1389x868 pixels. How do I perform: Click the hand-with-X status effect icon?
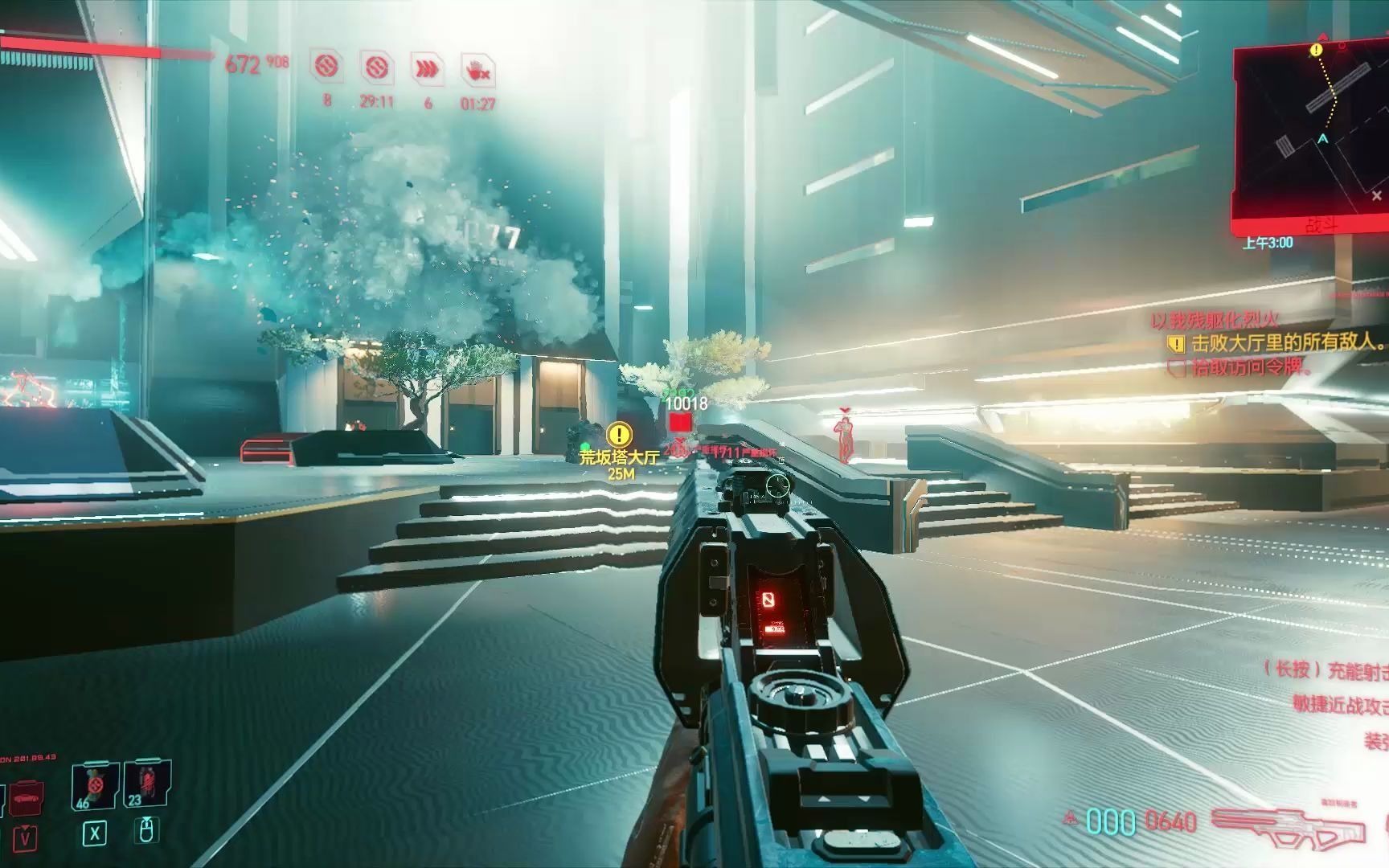477,70
